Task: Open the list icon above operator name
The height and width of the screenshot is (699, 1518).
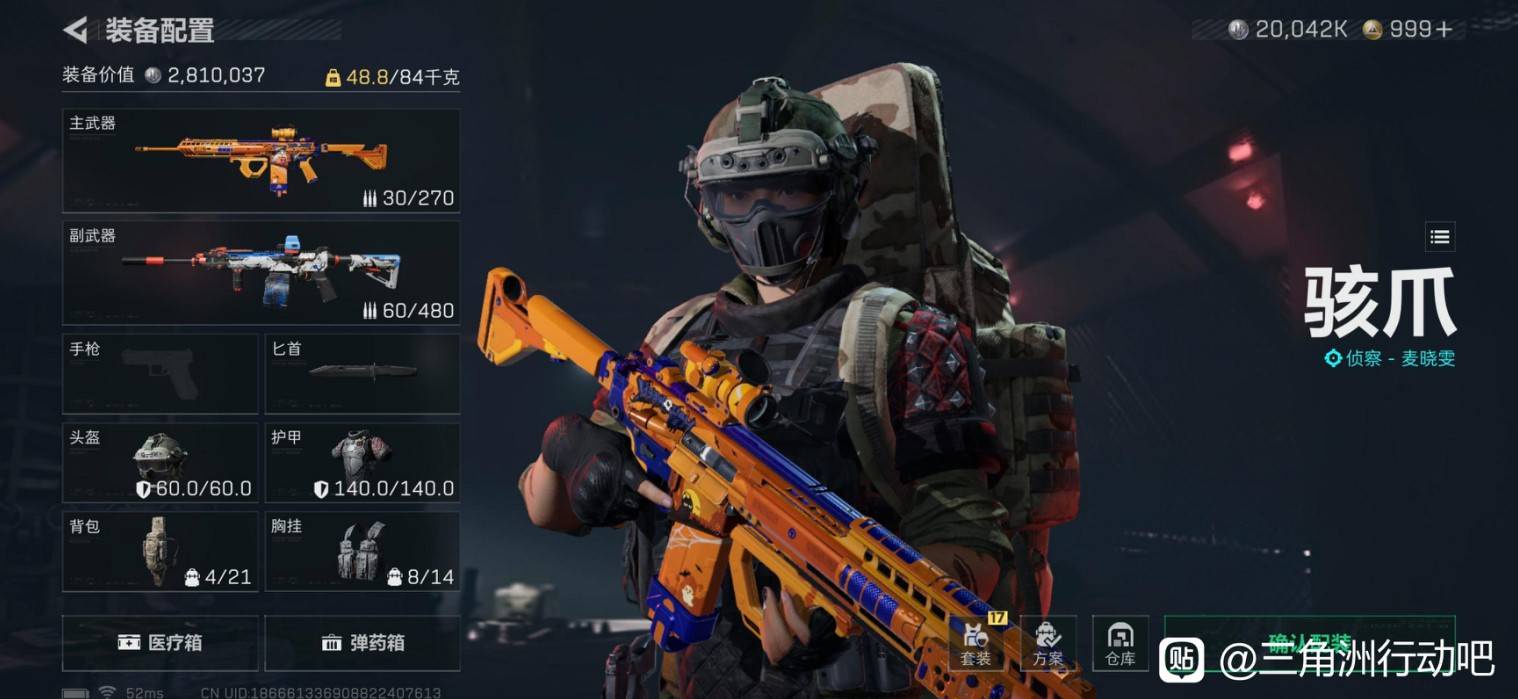Action: coord(1439,237)
